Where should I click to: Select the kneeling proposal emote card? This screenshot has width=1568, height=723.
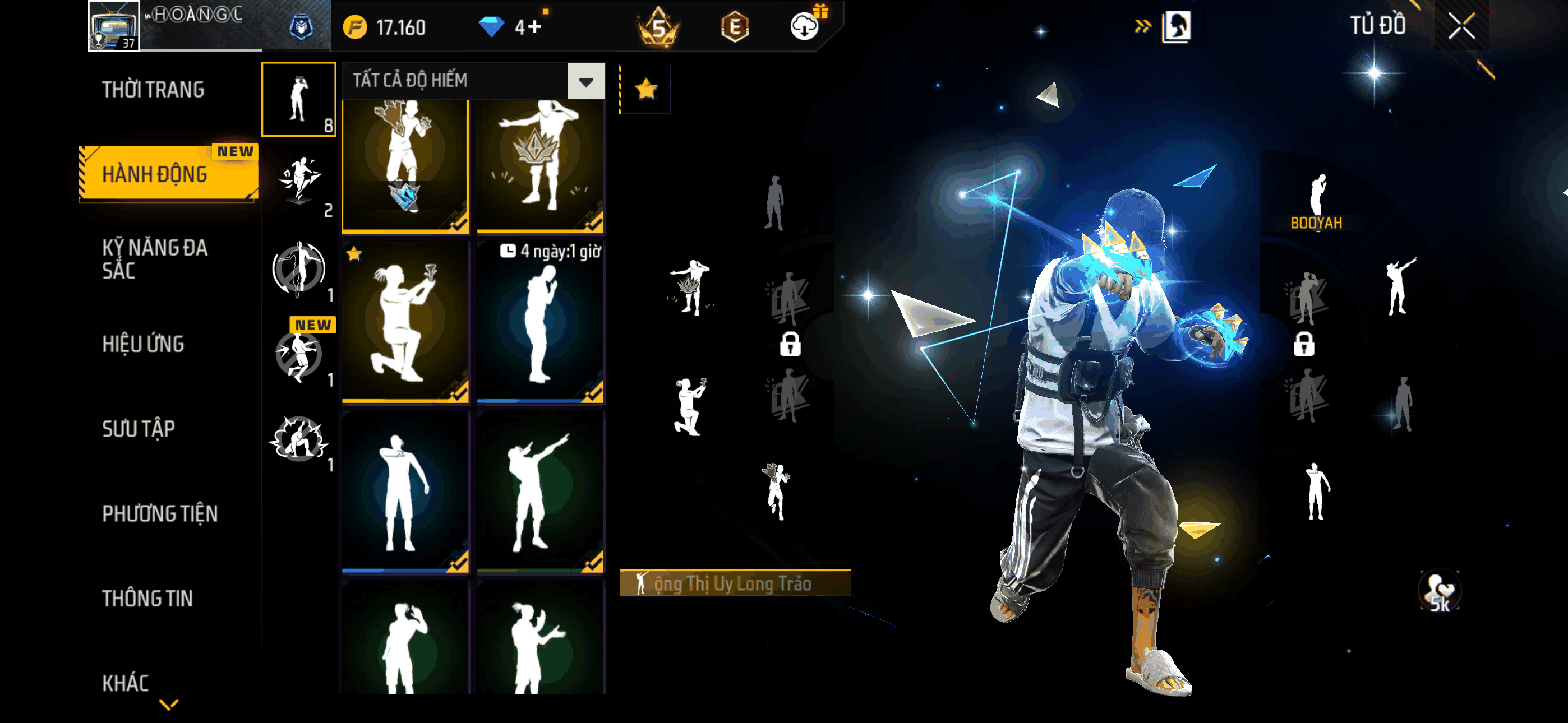tap(405, 321)
